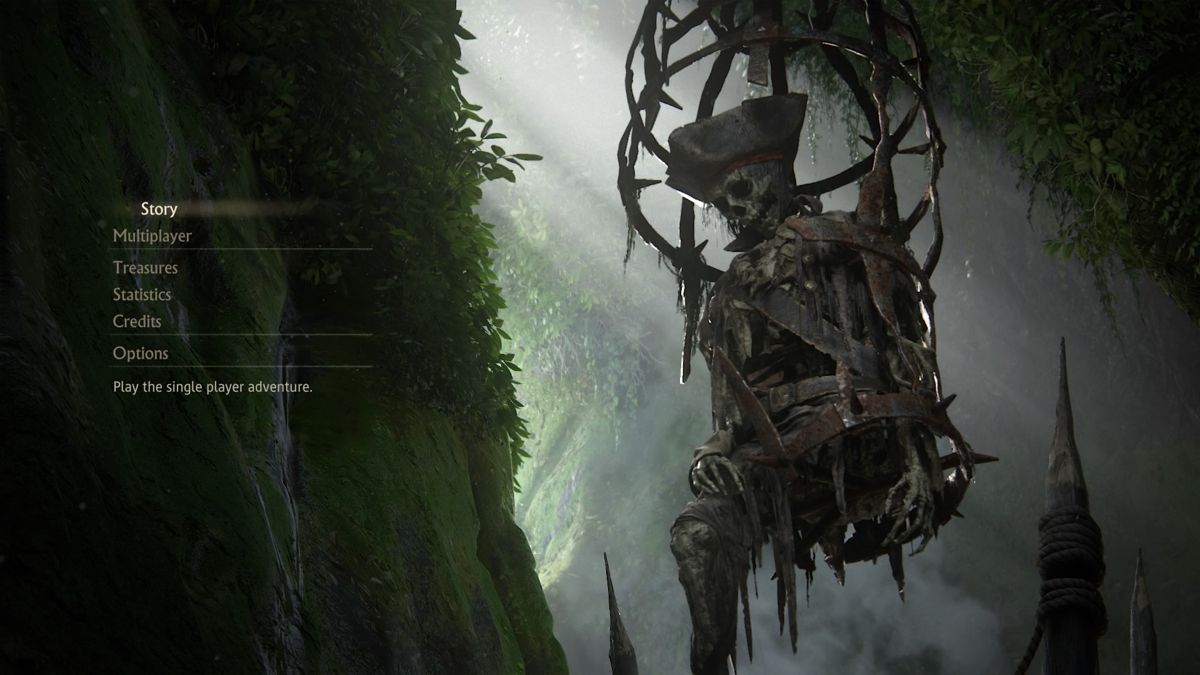Show the Statistics screen
The image size is (1200, 675).
142,295
